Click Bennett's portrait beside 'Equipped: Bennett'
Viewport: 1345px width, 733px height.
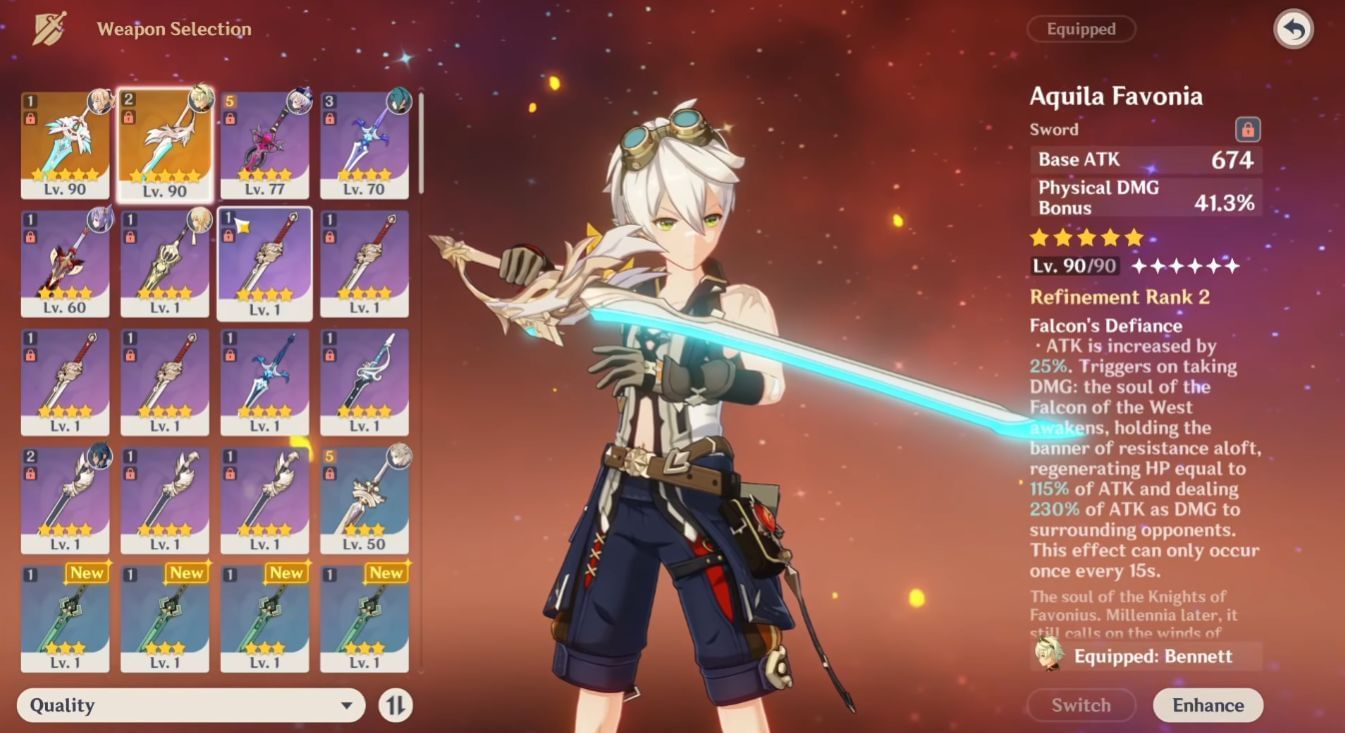[x=1047, y=657]
